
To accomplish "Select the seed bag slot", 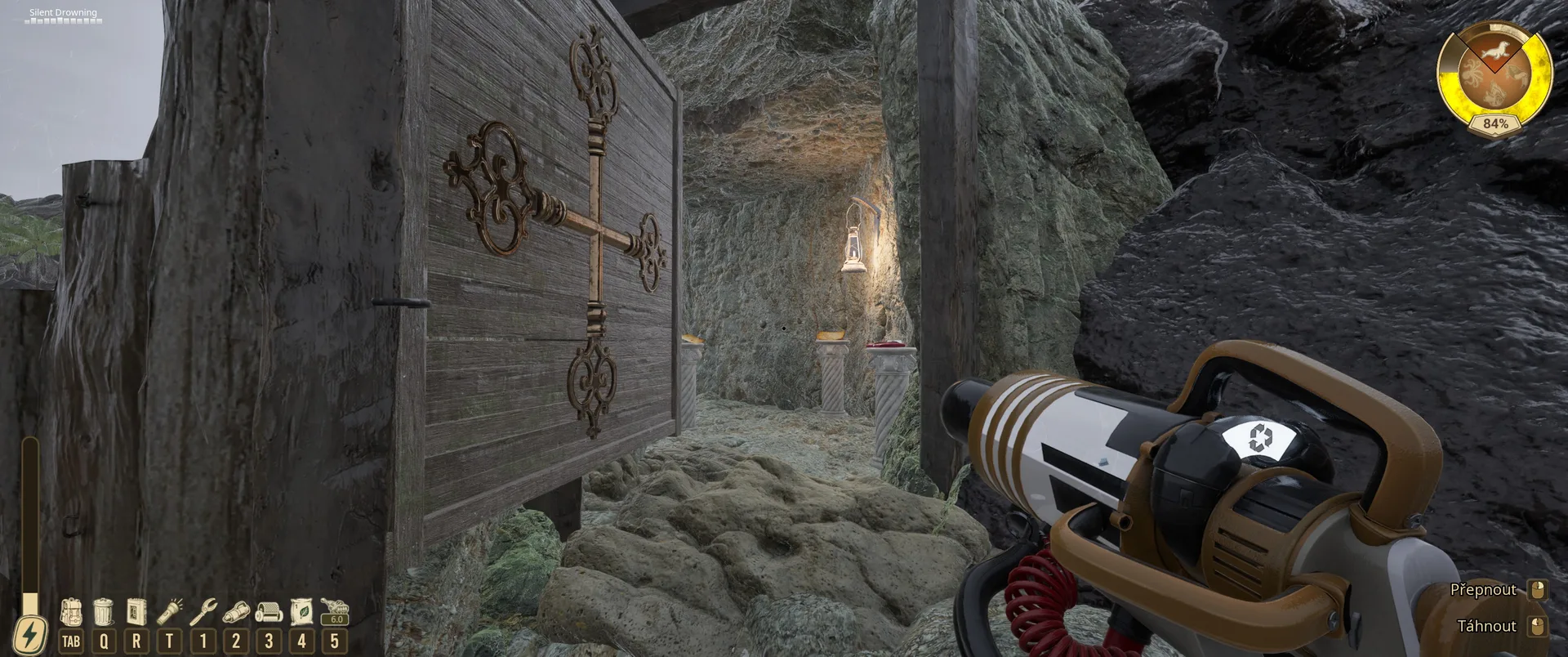I will pos(301,612).
